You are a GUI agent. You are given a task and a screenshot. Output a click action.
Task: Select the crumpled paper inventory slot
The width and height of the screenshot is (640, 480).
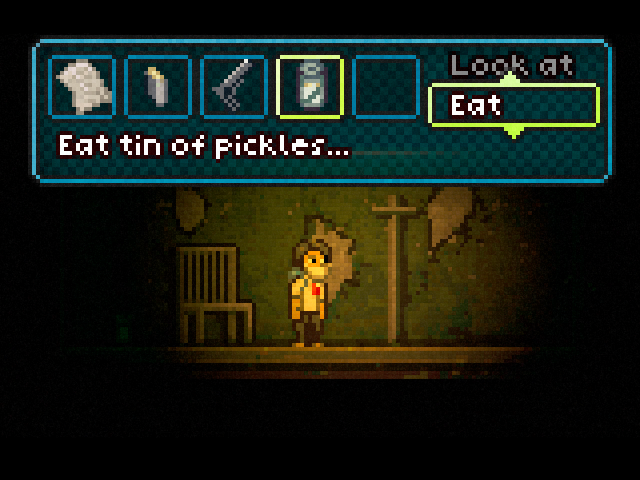coord(81,88)
